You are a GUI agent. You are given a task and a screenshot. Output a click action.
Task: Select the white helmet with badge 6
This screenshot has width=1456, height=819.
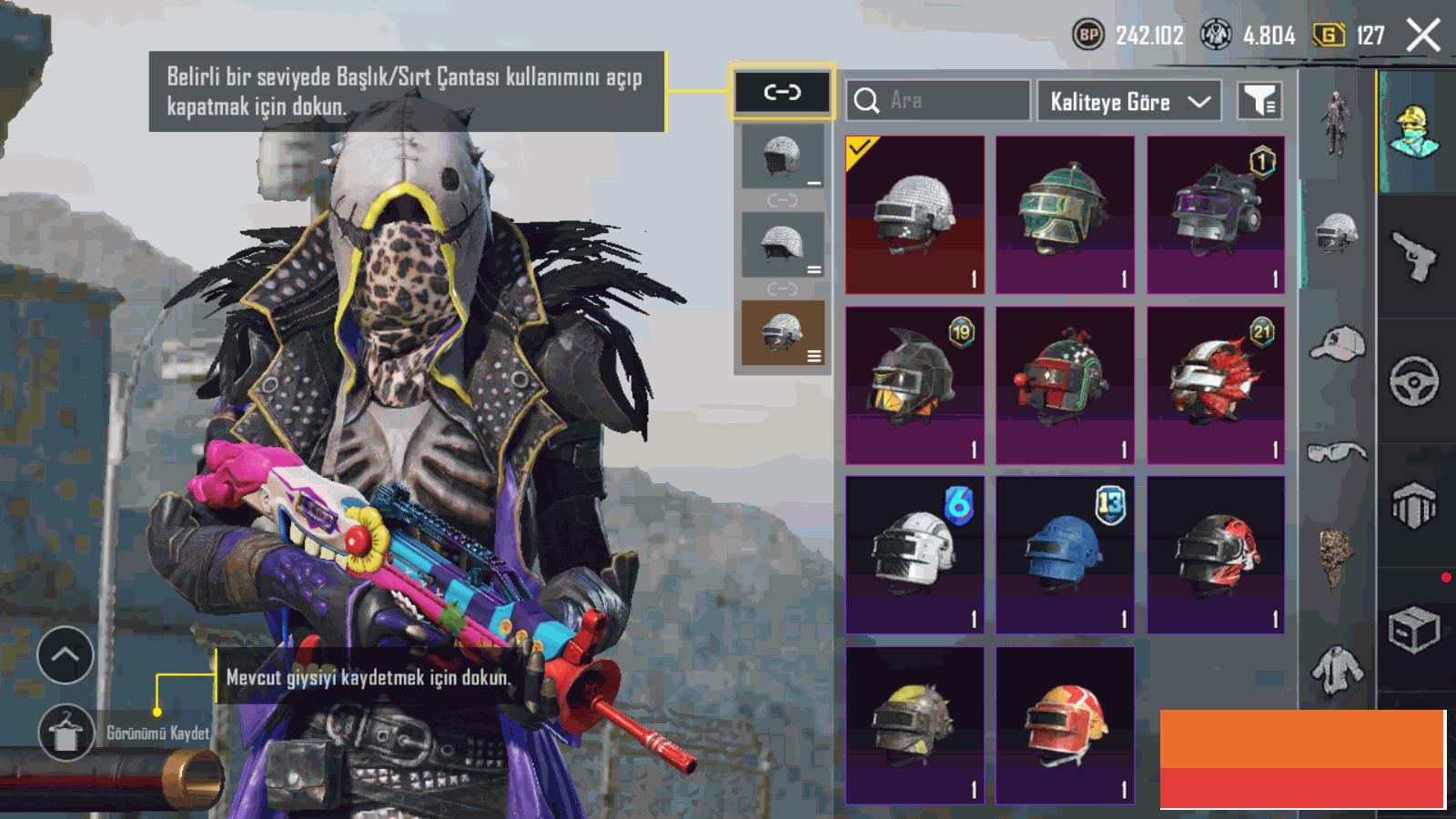[x=915, y=554]
